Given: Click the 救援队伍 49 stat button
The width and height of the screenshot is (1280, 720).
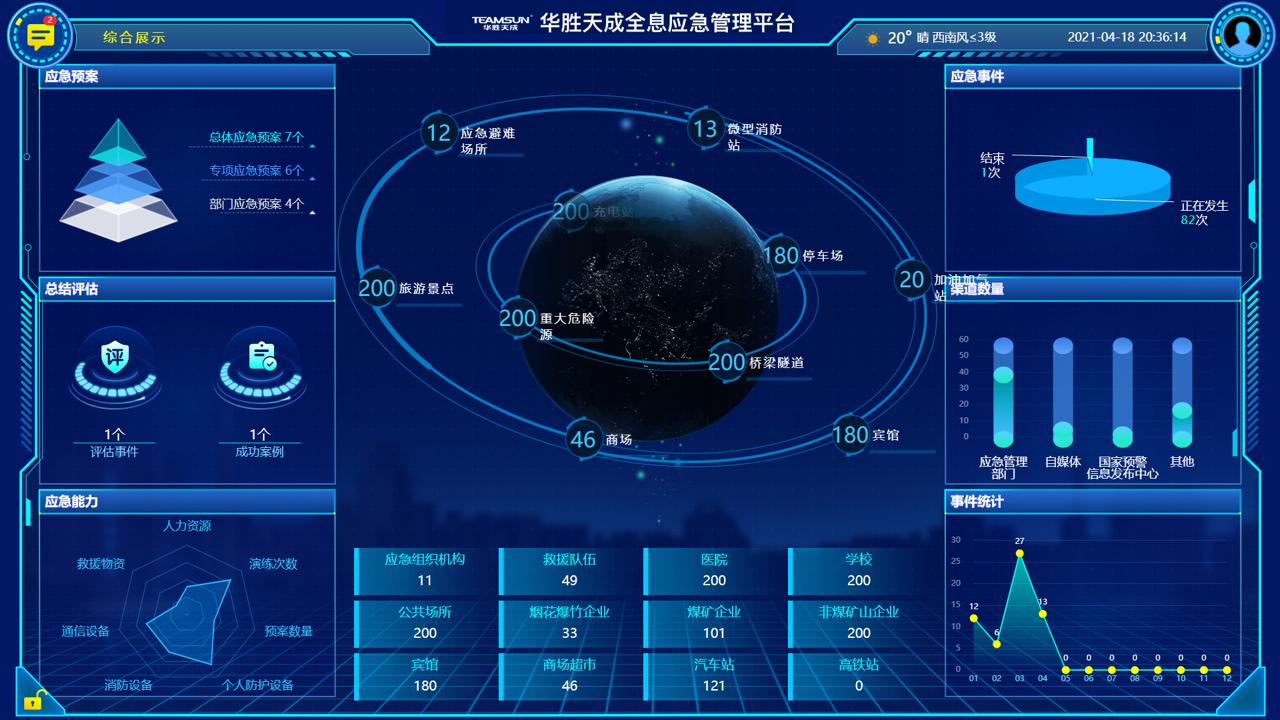Looking at the screenshot, I should (x=568, y=568).
